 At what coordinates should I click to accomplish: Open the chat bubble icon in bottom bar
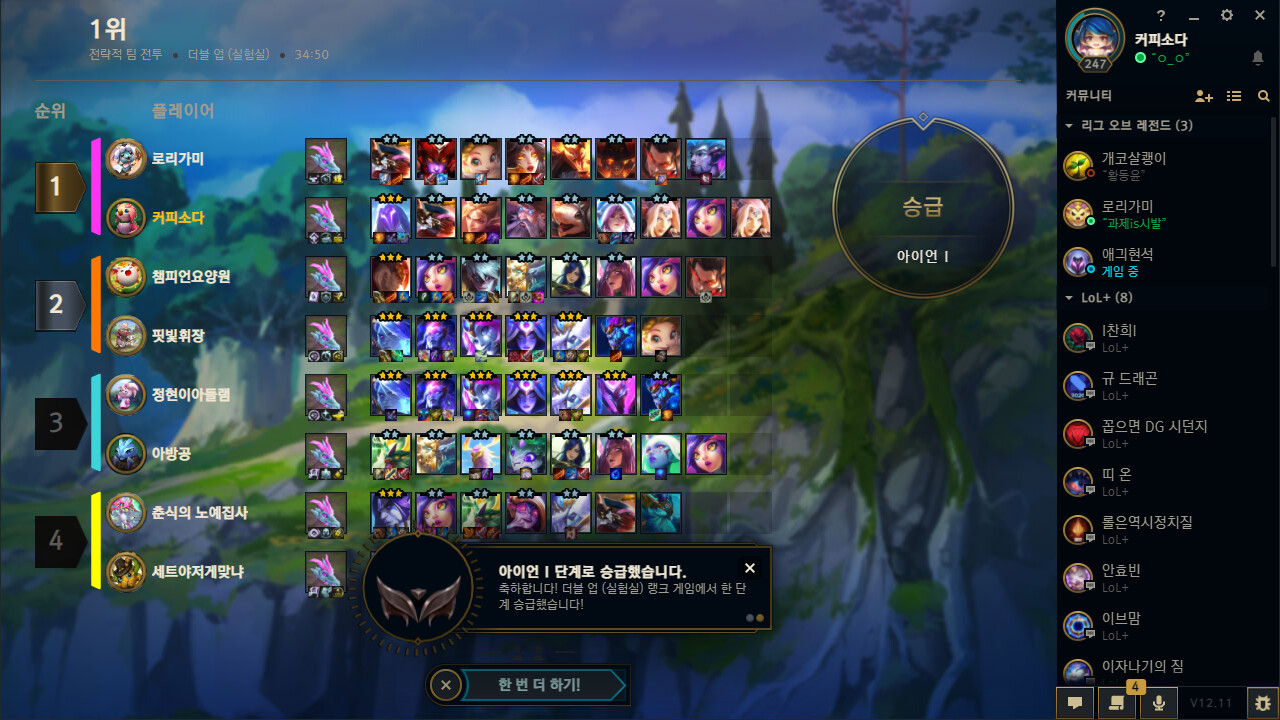1075,703
